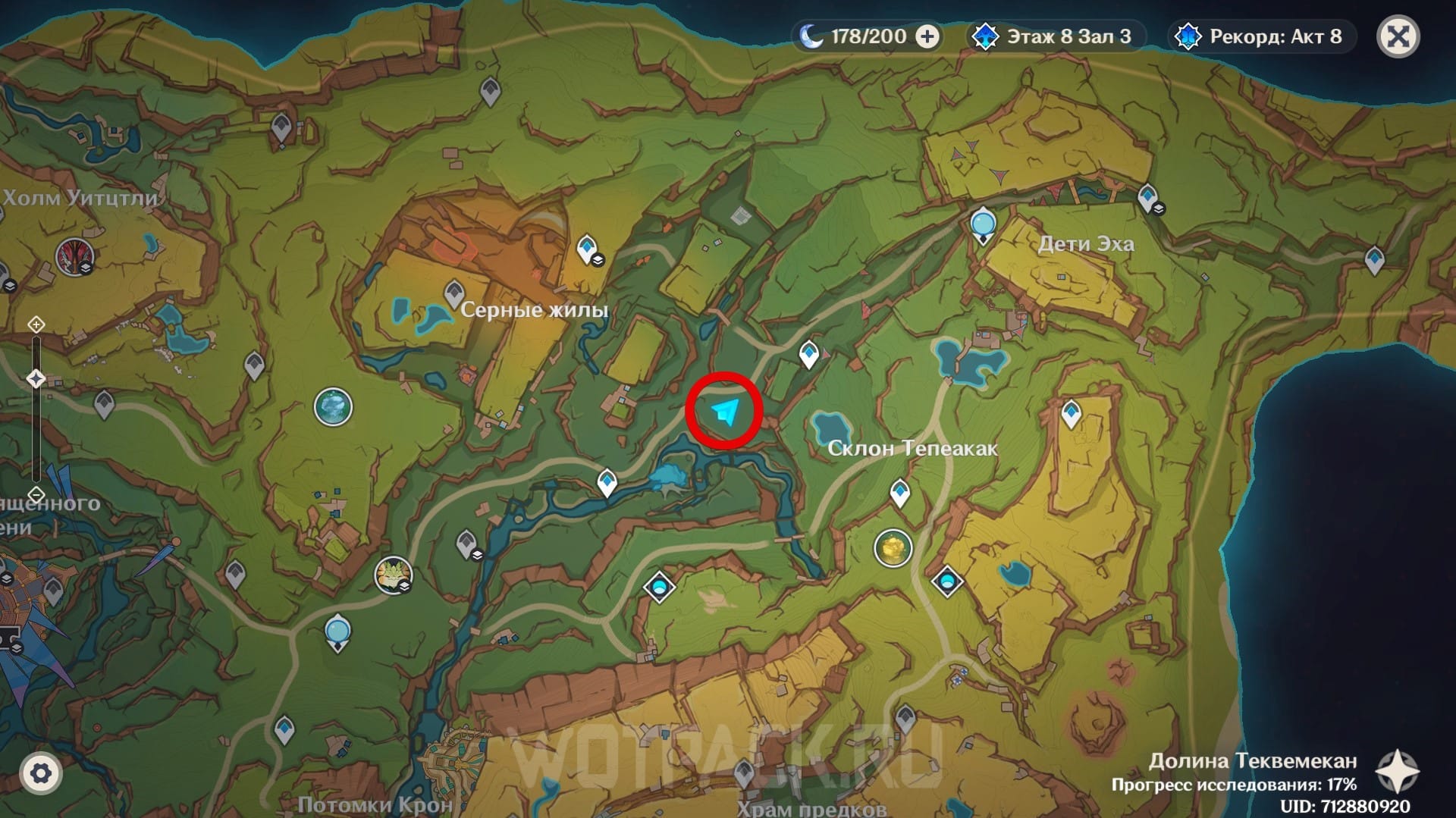Choose the teleport waypoint beside 'Серные жилы' label

(x=454, y=293)
